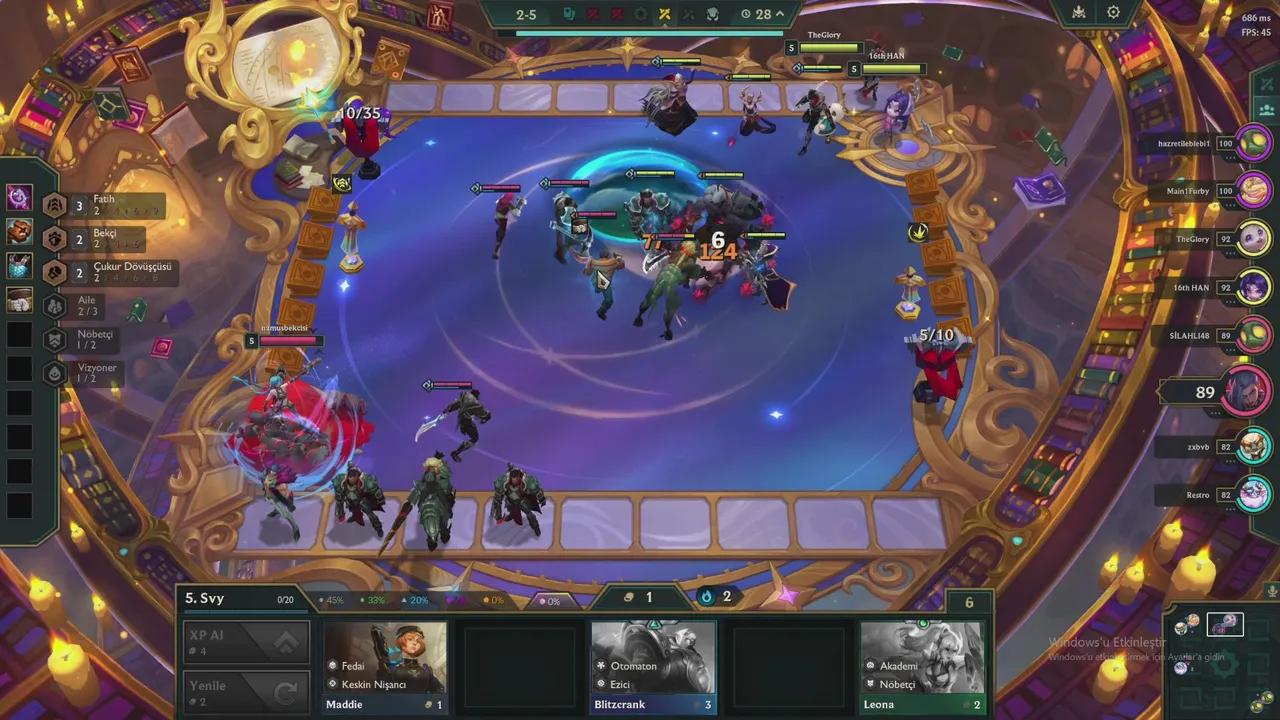Click the XP Al button
The width and height of the screenshot is (1280, 720).
246,642
